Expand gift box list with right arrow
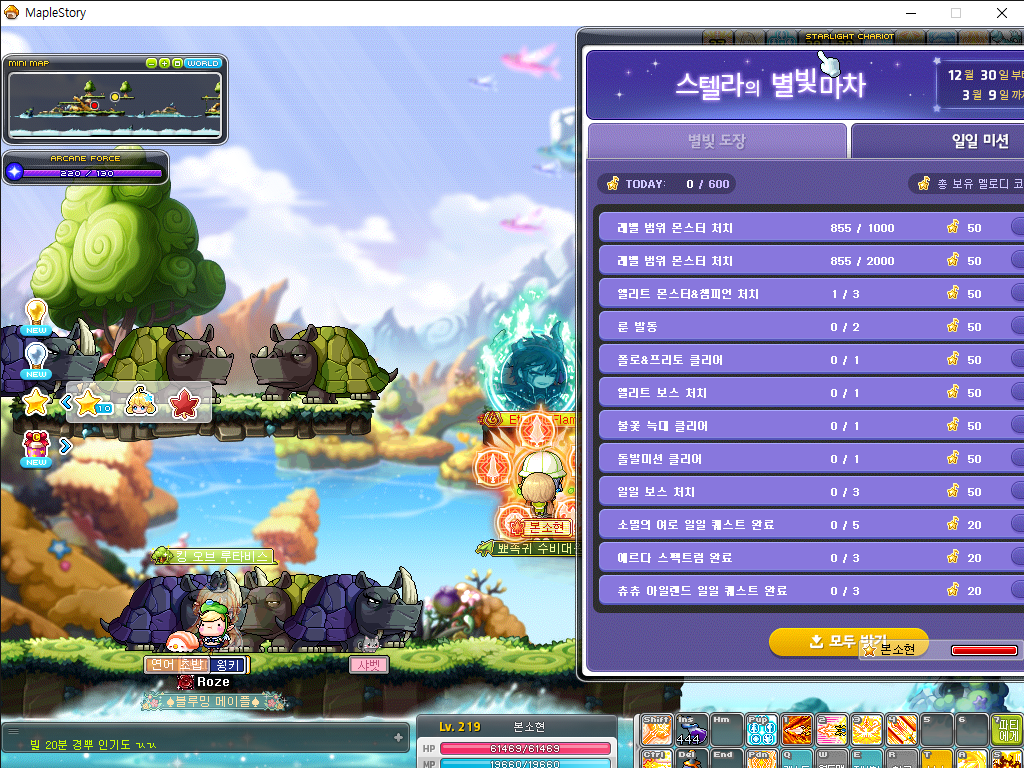Image resolution: width=1024 pixels, height=768 pixels. 66,445
